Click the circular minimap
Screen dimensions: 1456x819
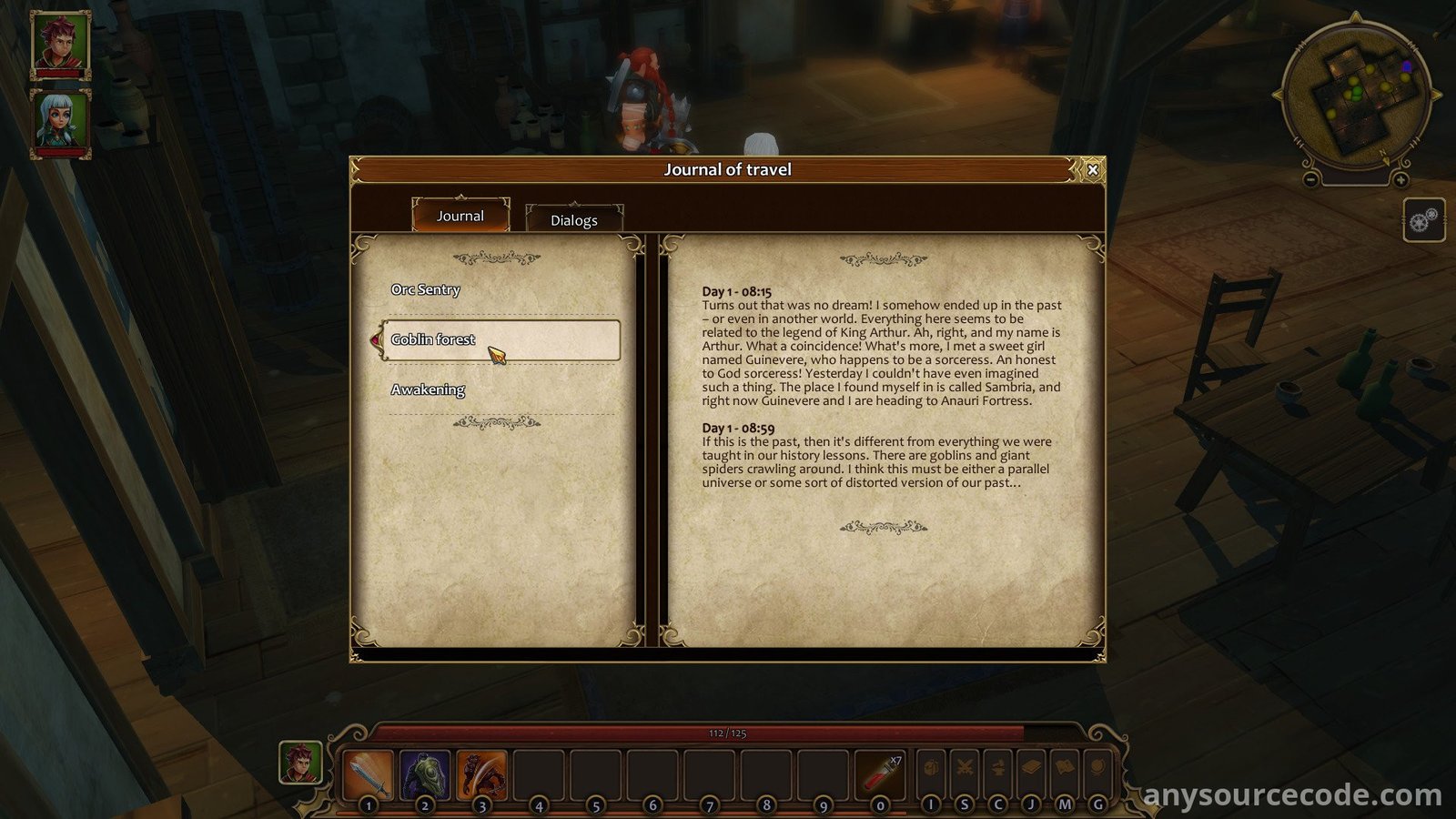click(1356, 98)
